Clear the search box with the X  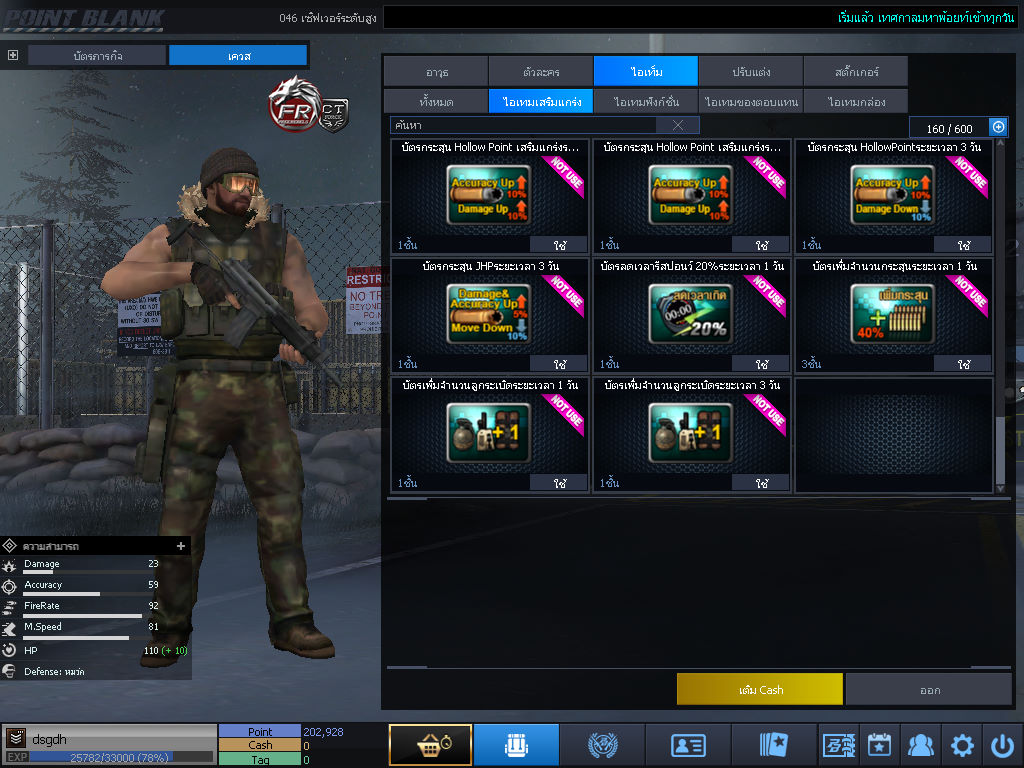pos(678,125)
